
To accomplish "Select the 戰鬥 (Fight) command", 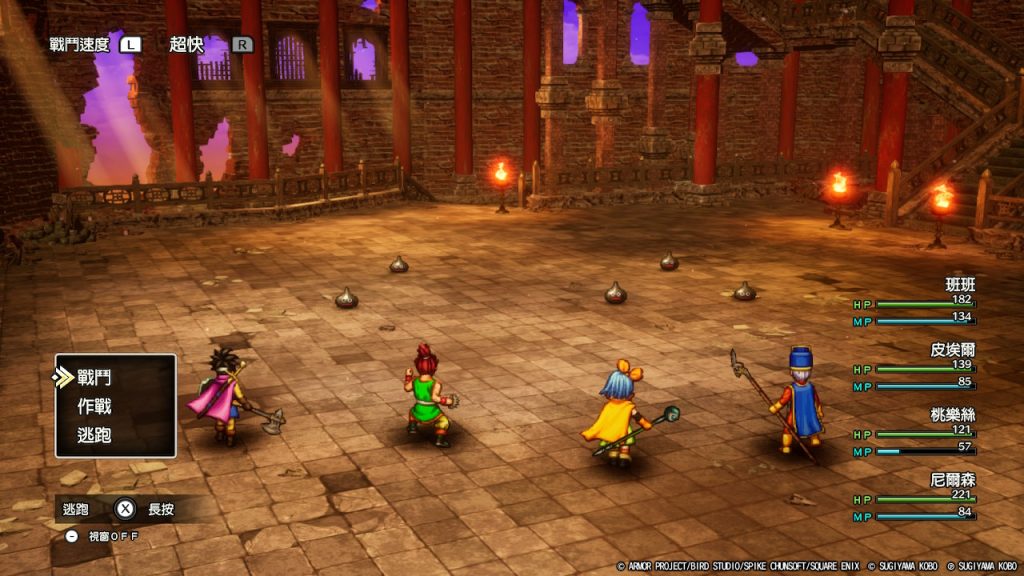I will [x=94, y=378].
